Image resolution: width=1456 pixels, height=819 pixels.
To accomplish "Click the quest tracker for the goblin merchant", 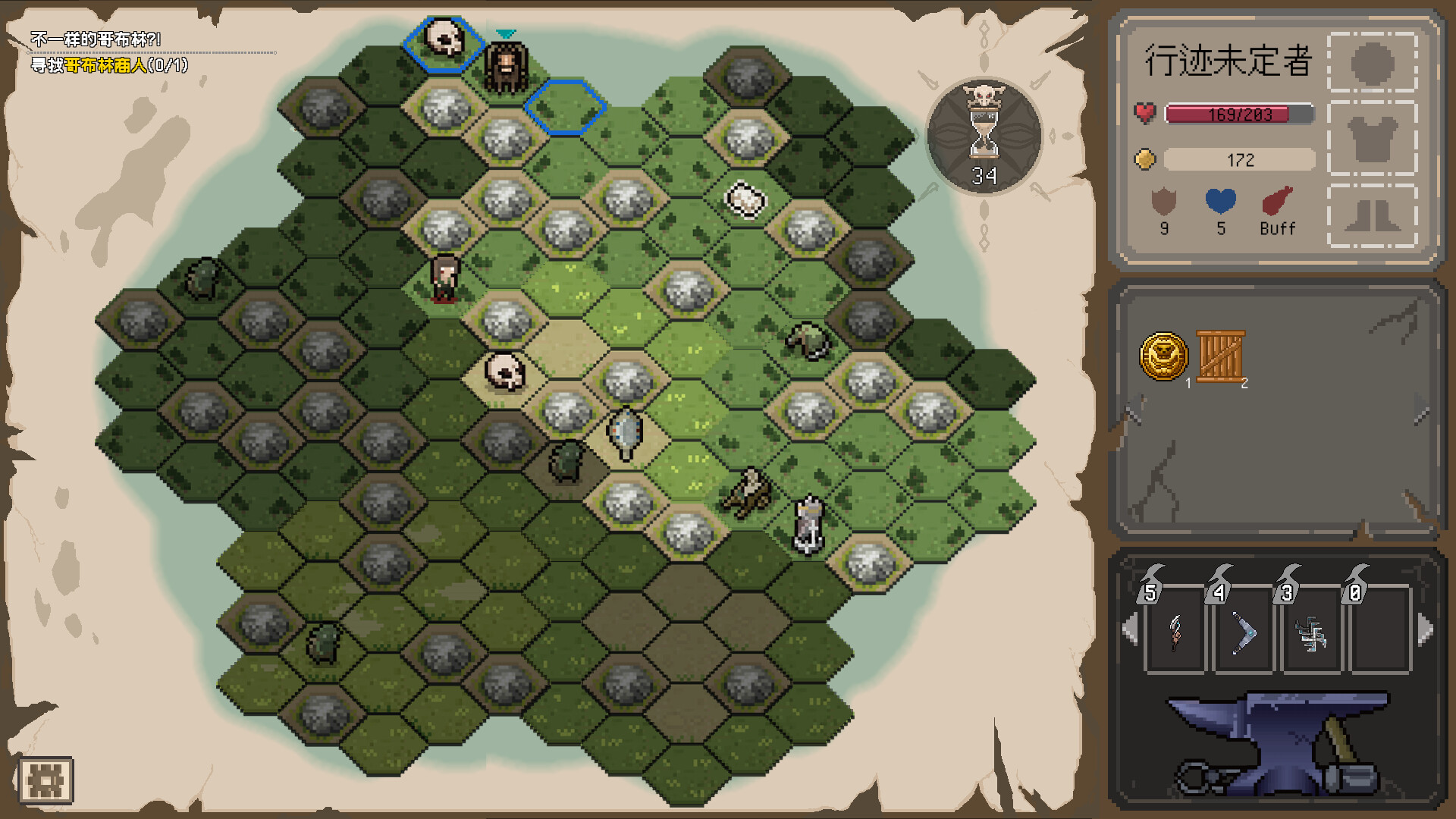I will (109, 65).
